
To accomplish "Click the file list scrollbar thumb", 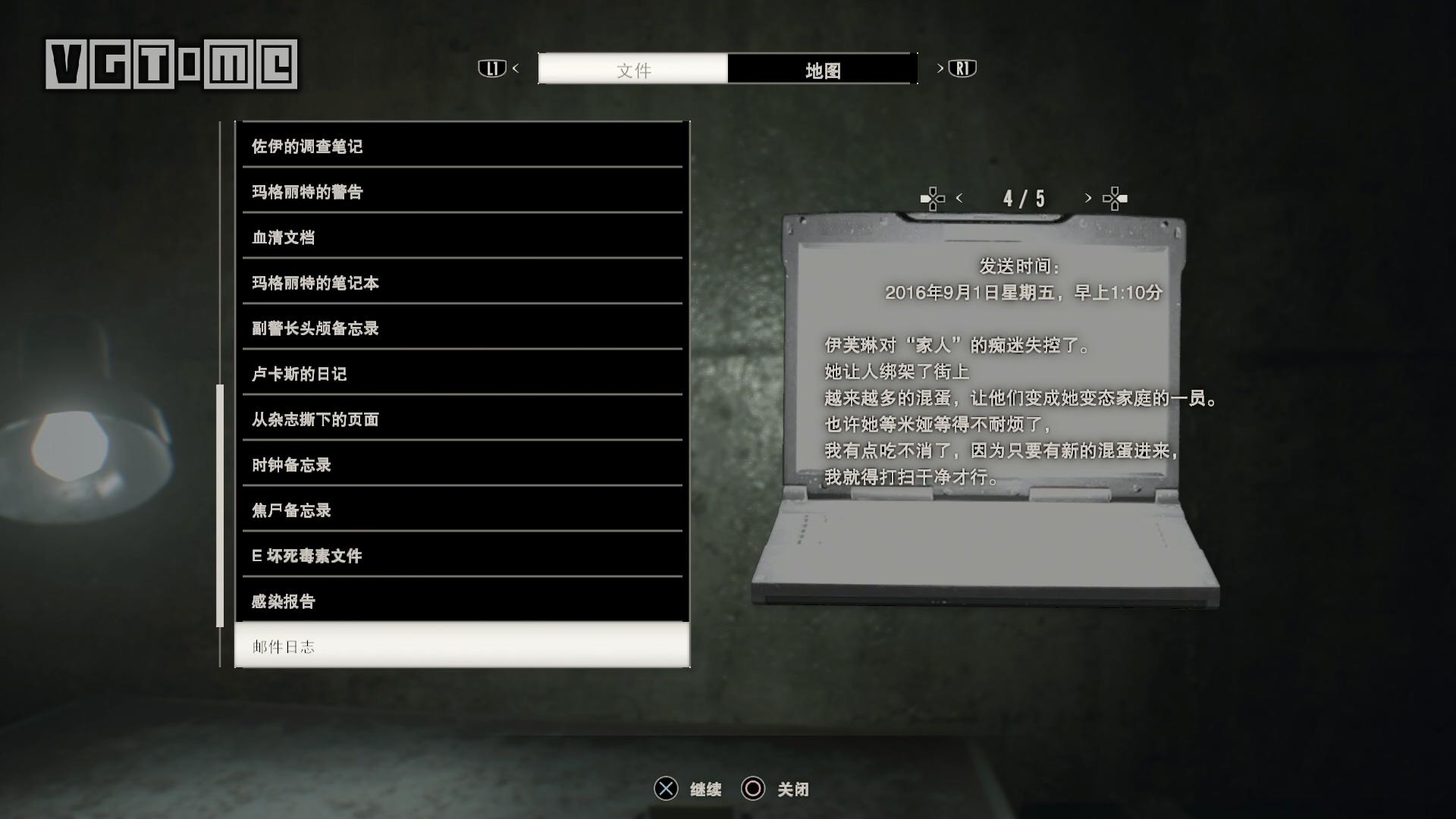I will pos(220,505).
